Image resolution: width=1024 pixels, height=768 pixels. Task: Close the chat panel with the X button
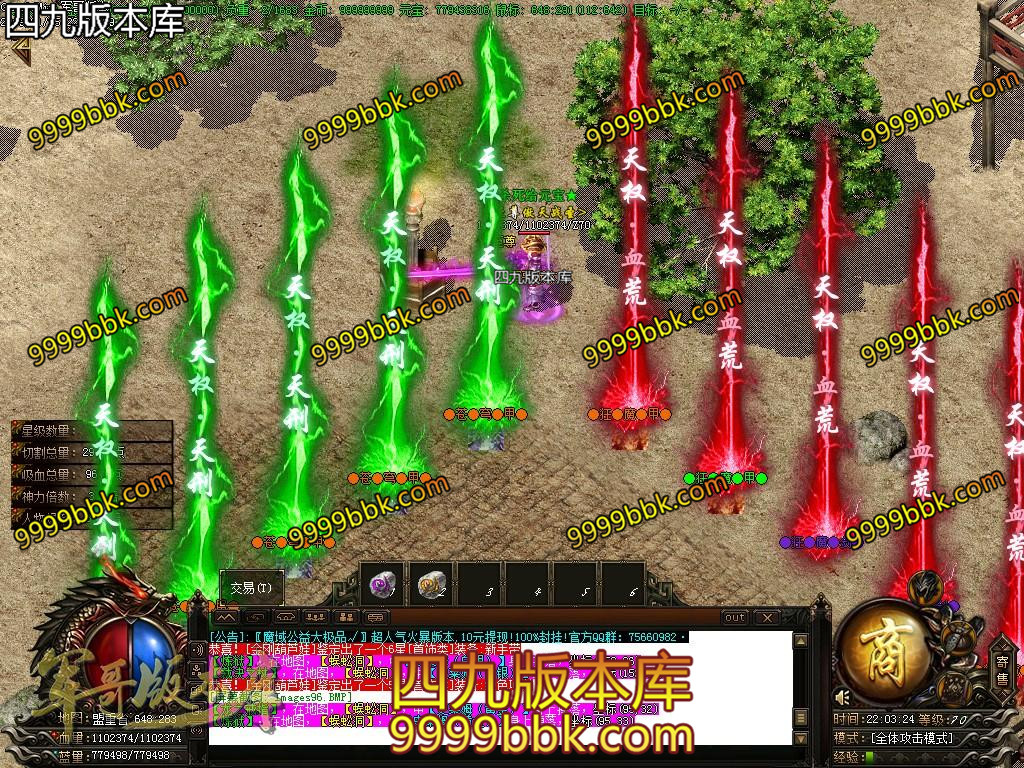pos(766,618)
